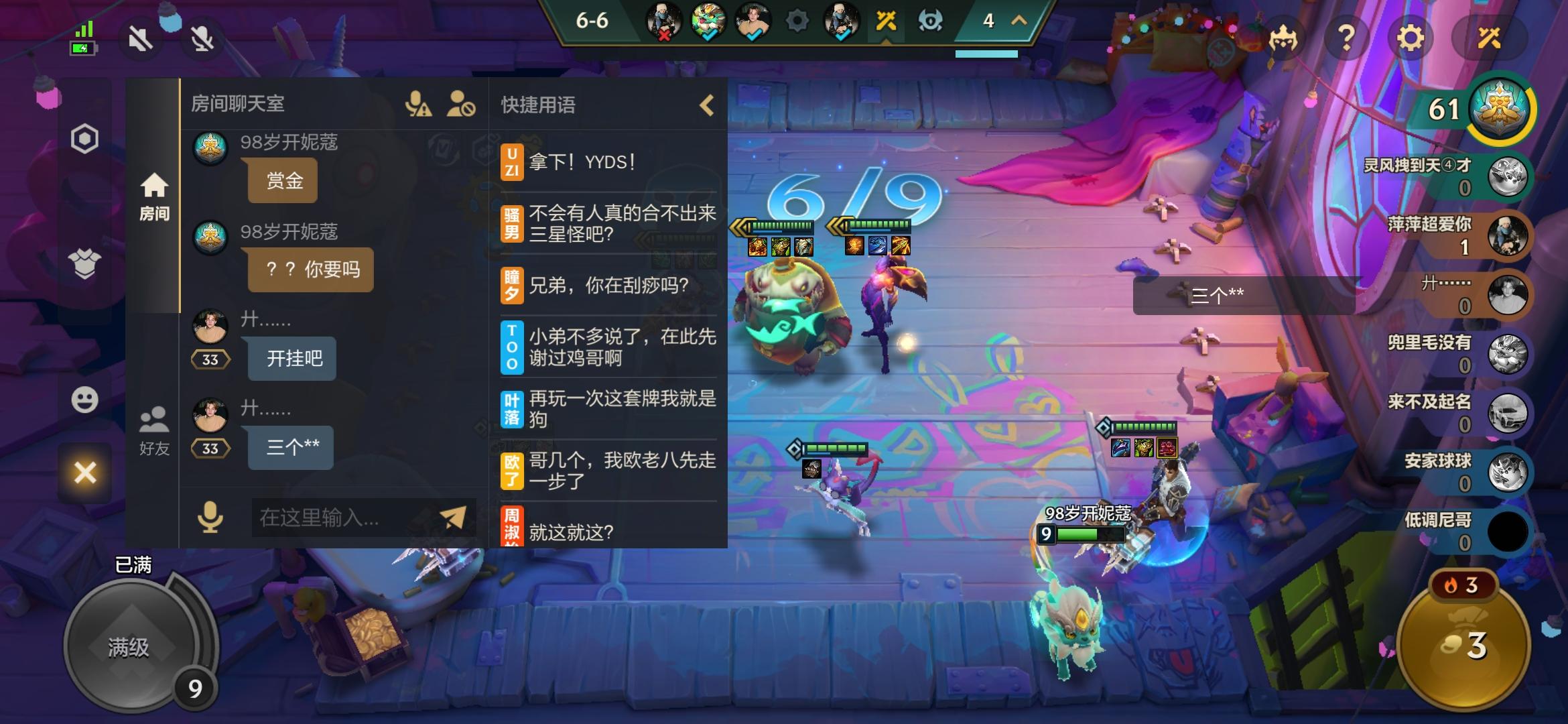Screen dimensions: 1568x724
Task: Unmute the crossed-out speaker toggle at top left
Action: 139,38
